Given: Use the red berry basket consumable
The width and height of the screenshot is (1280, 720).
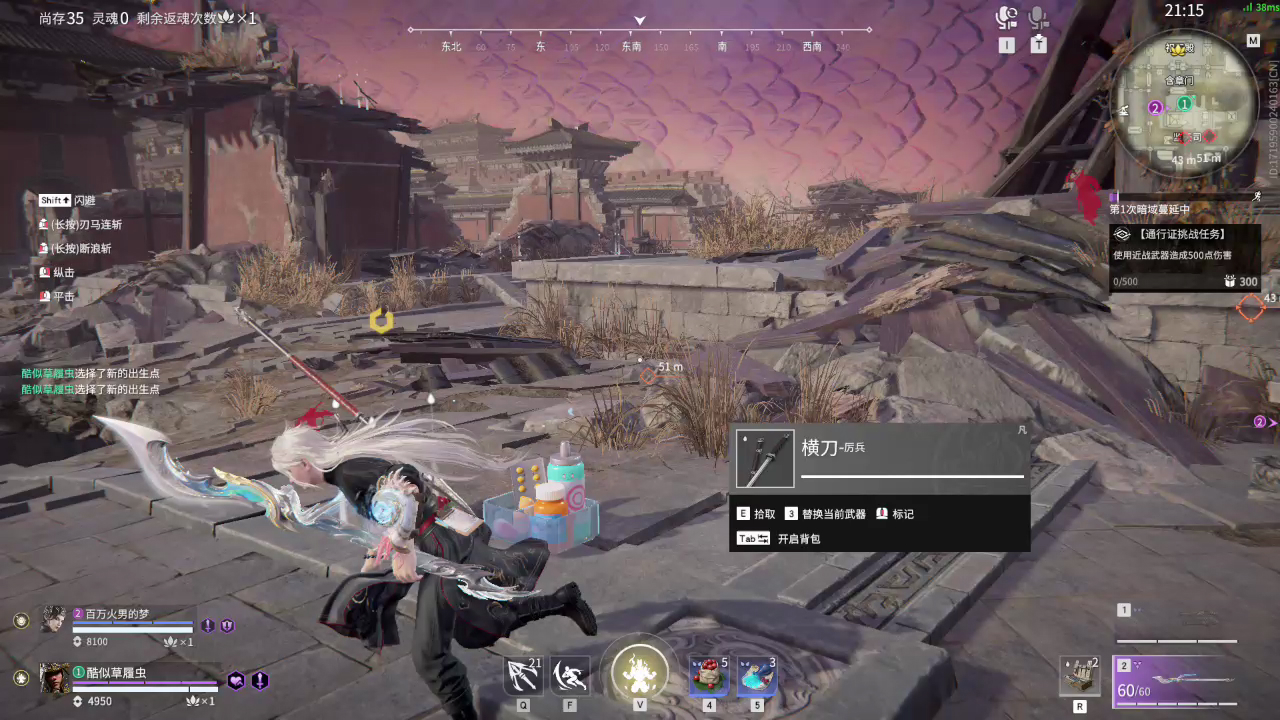Looking at the screenshot, I should (709, 675).
